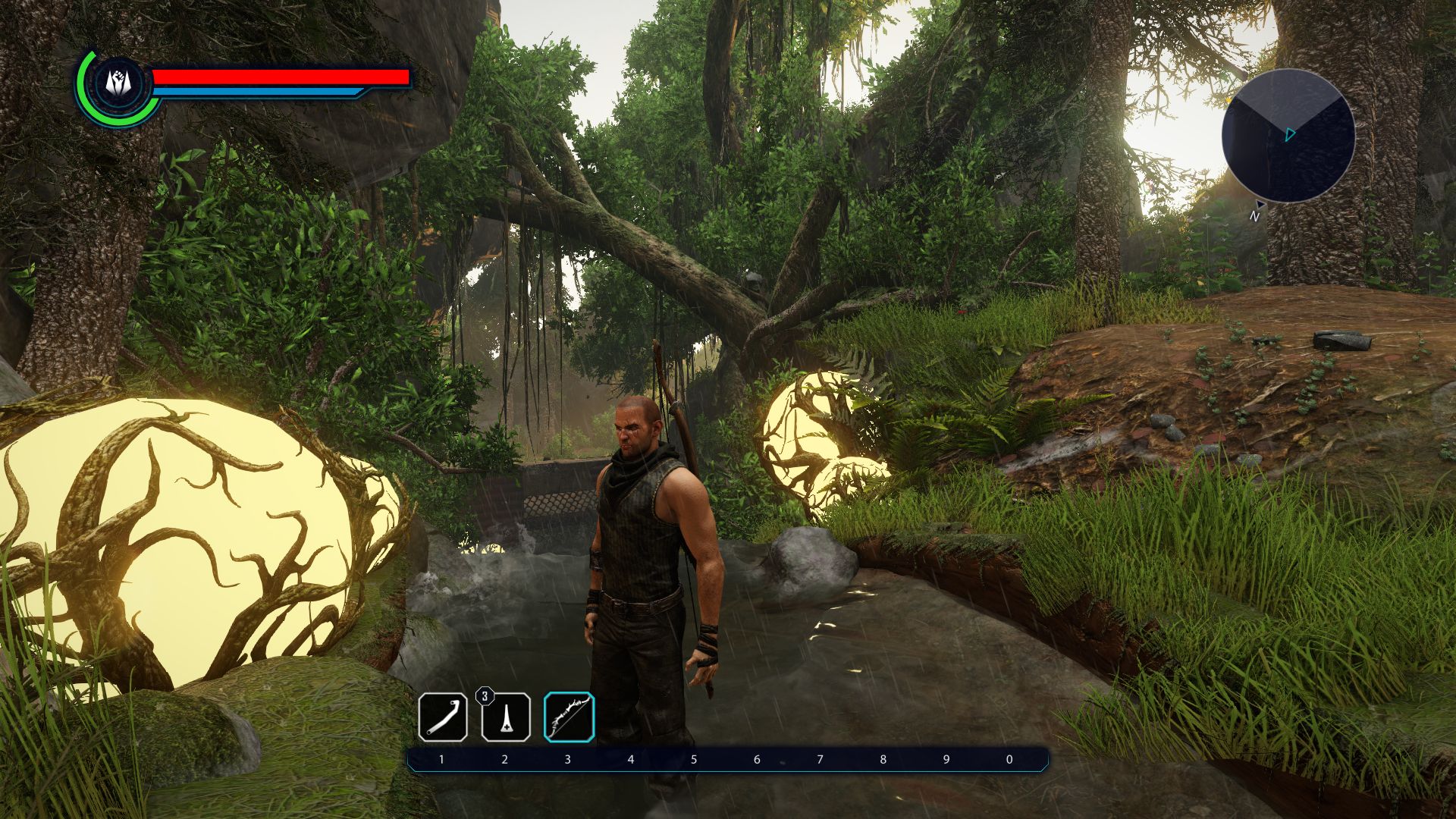
Task: Use the healing potion flask slot
Action: pyautogui.click(x=506, y=717)
